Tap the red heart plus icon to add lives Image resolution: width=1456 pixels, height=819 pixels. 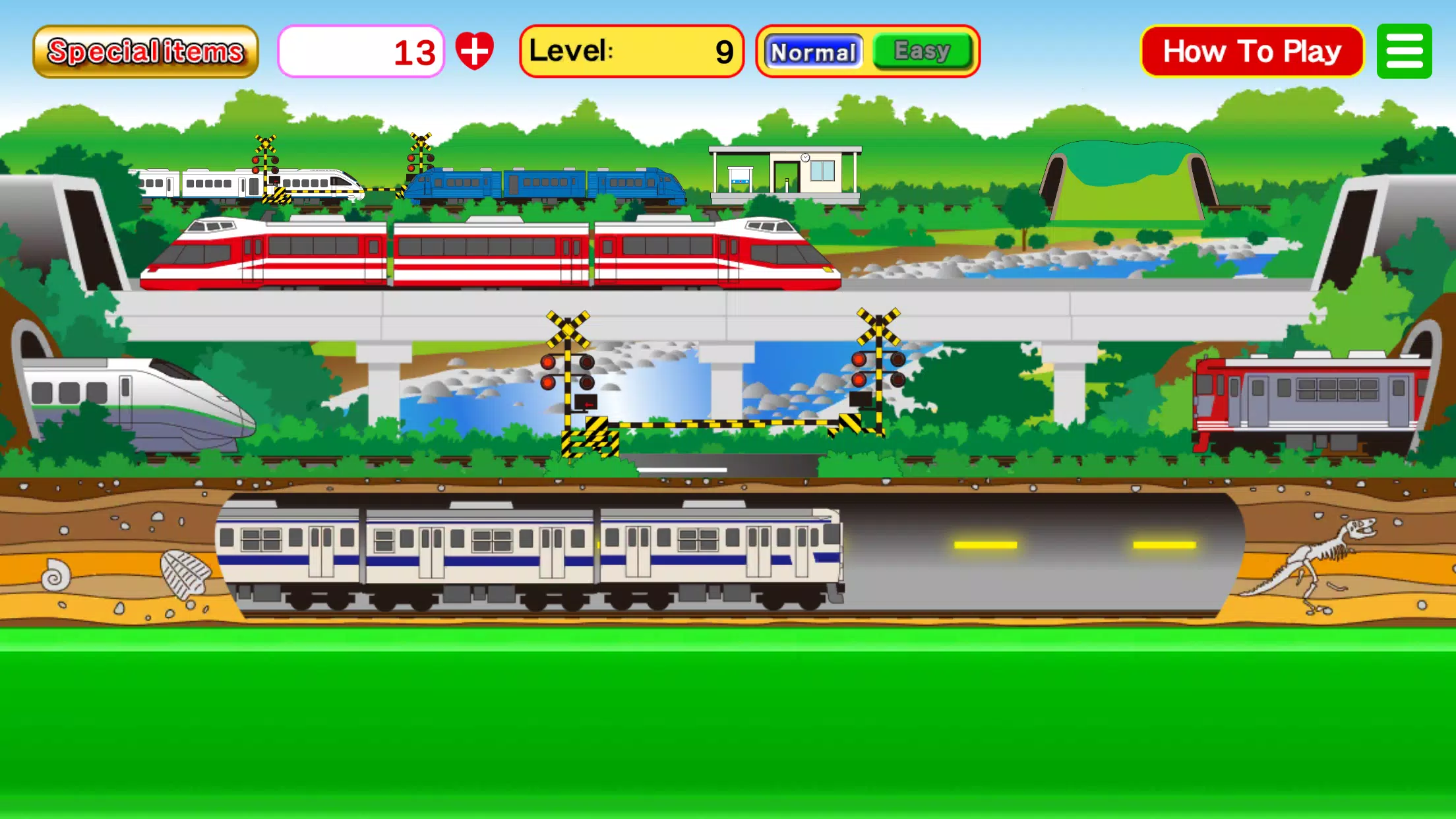tap(476, 51)
